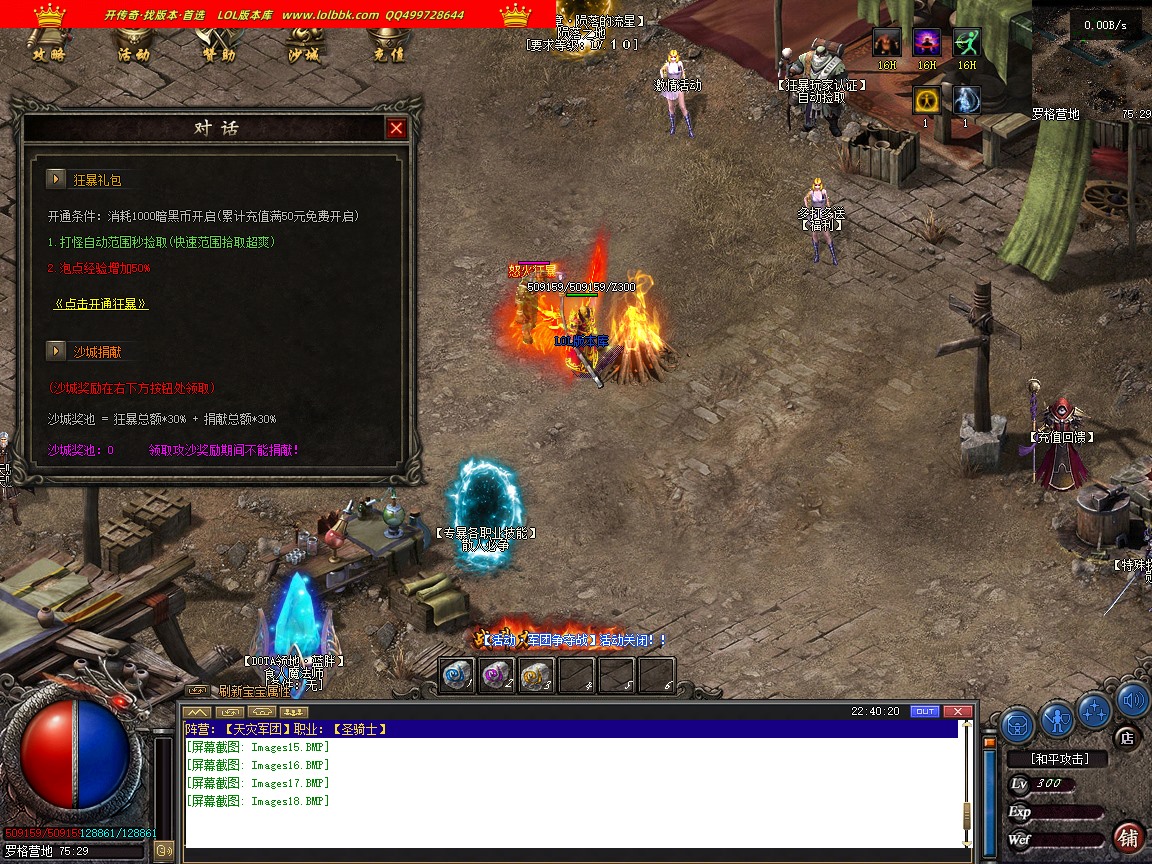
Task: Use the blue scroll in belt slot 1
Action: click(458, 676)
